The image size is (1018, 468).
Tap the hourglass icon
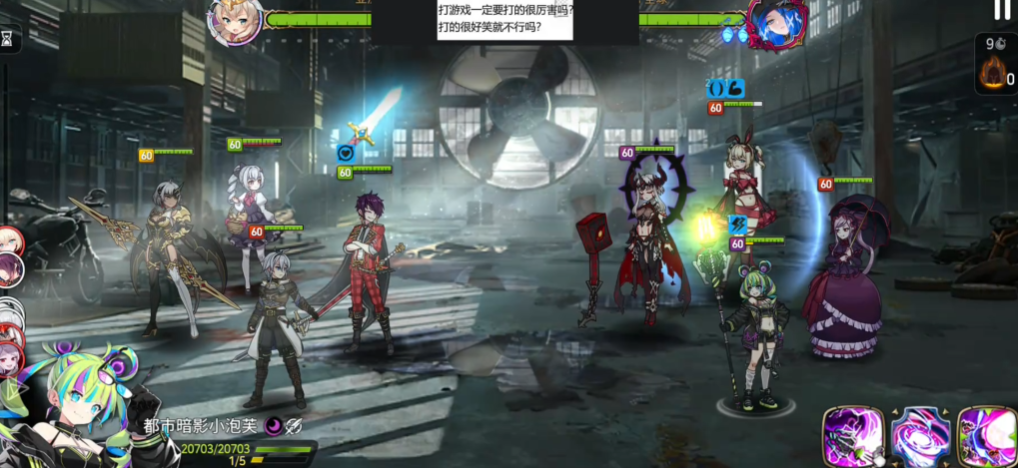(x=9, y=39)
